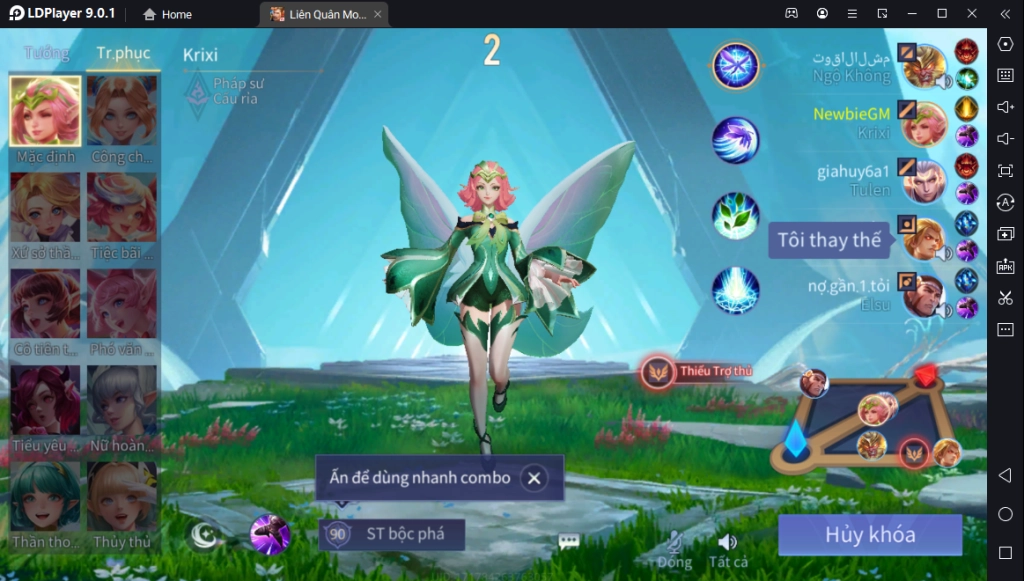The width and height of the screenshot is (1024, 581).
Task: Choose the Công chúa skin beside Mặc định
Action: tap(122, 112)
